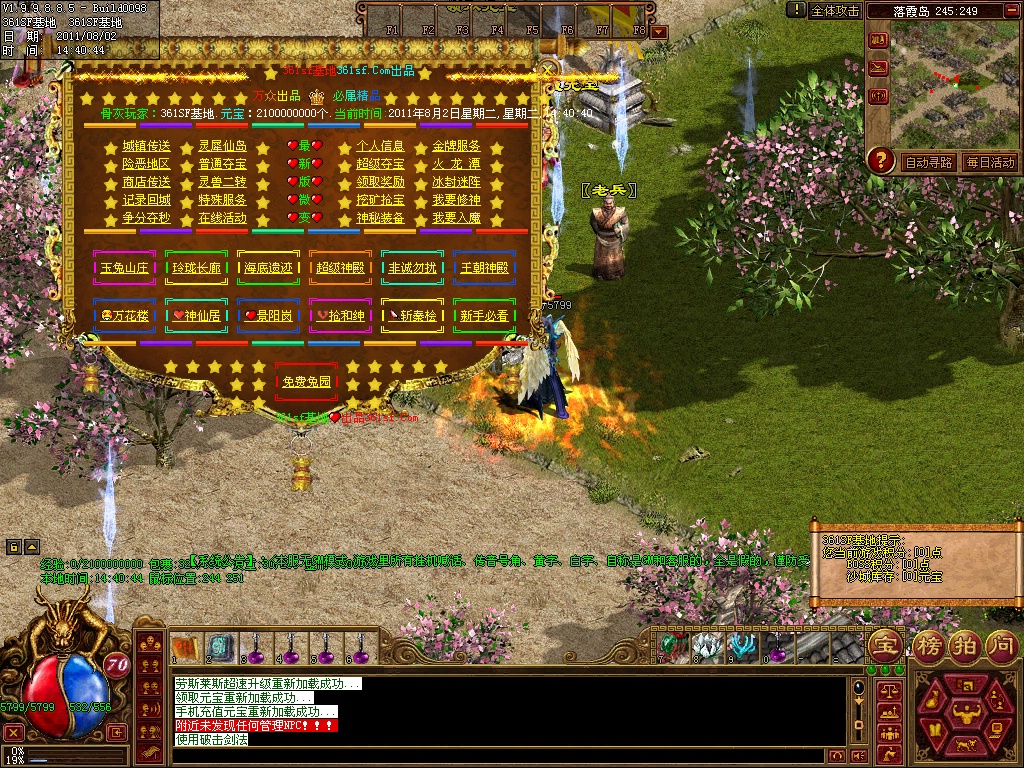
Task: Enter the 玉兔山庄 map button
Action: click(x=124, y=268)
